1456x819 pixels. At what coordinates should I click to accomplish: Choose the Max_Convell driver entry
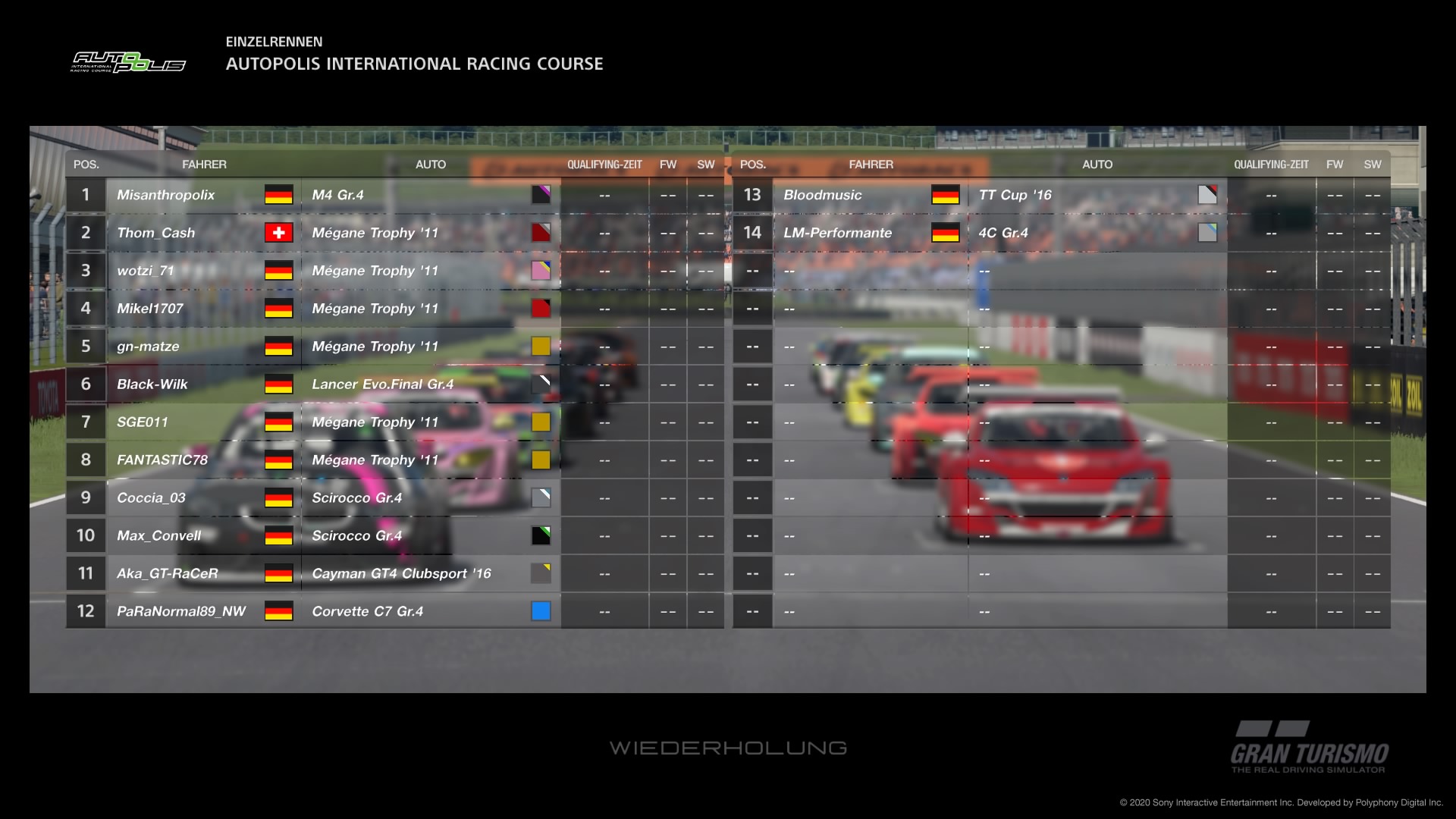[159, 536]
